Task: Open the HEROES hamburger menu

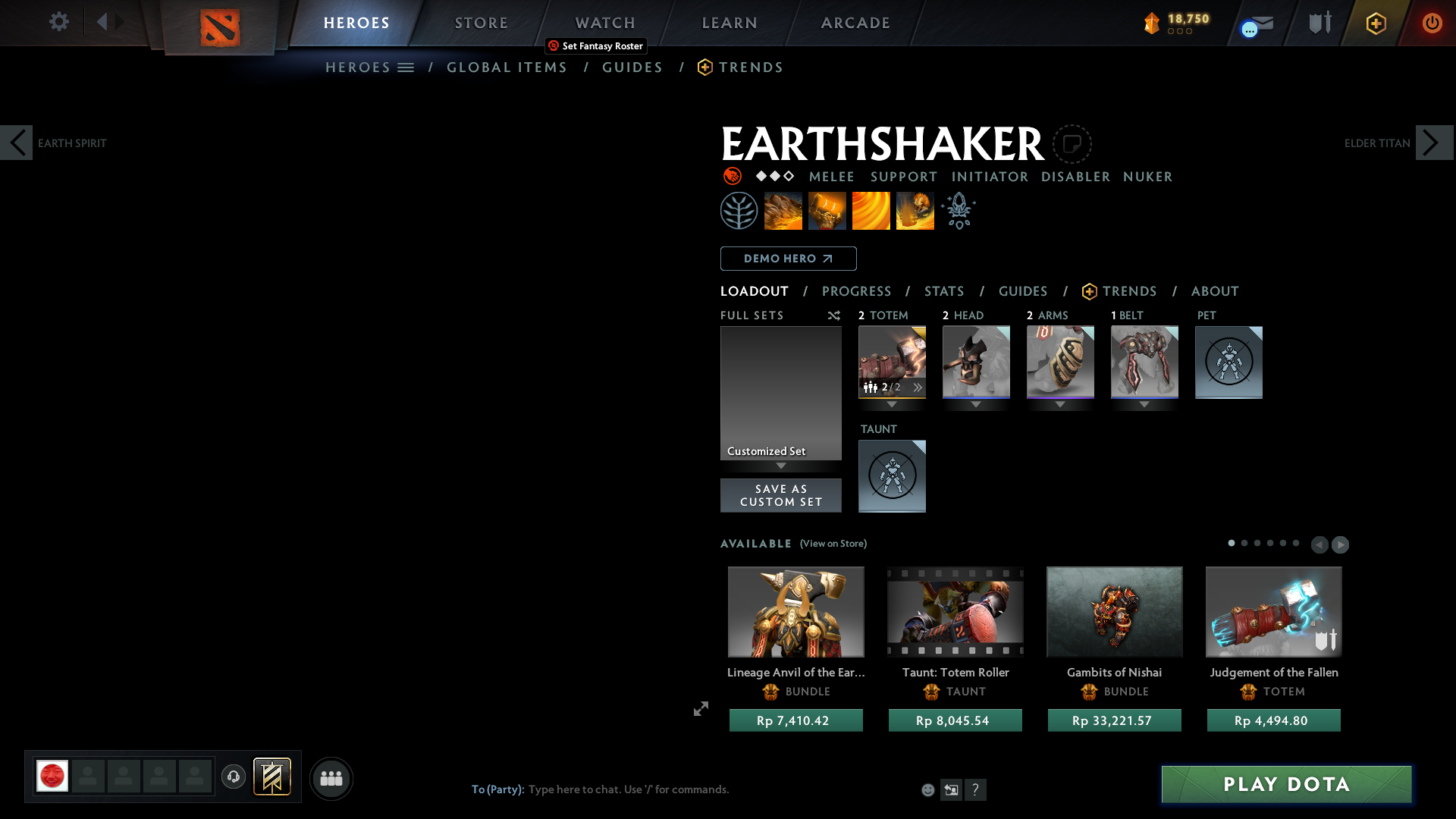Action: [x=407, y=67]
